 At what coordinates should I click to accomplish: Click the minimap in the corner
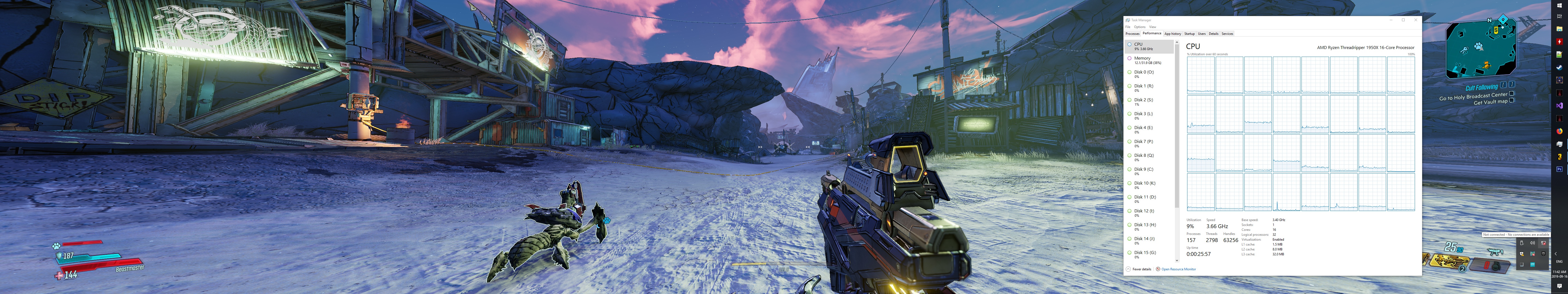1480,49
